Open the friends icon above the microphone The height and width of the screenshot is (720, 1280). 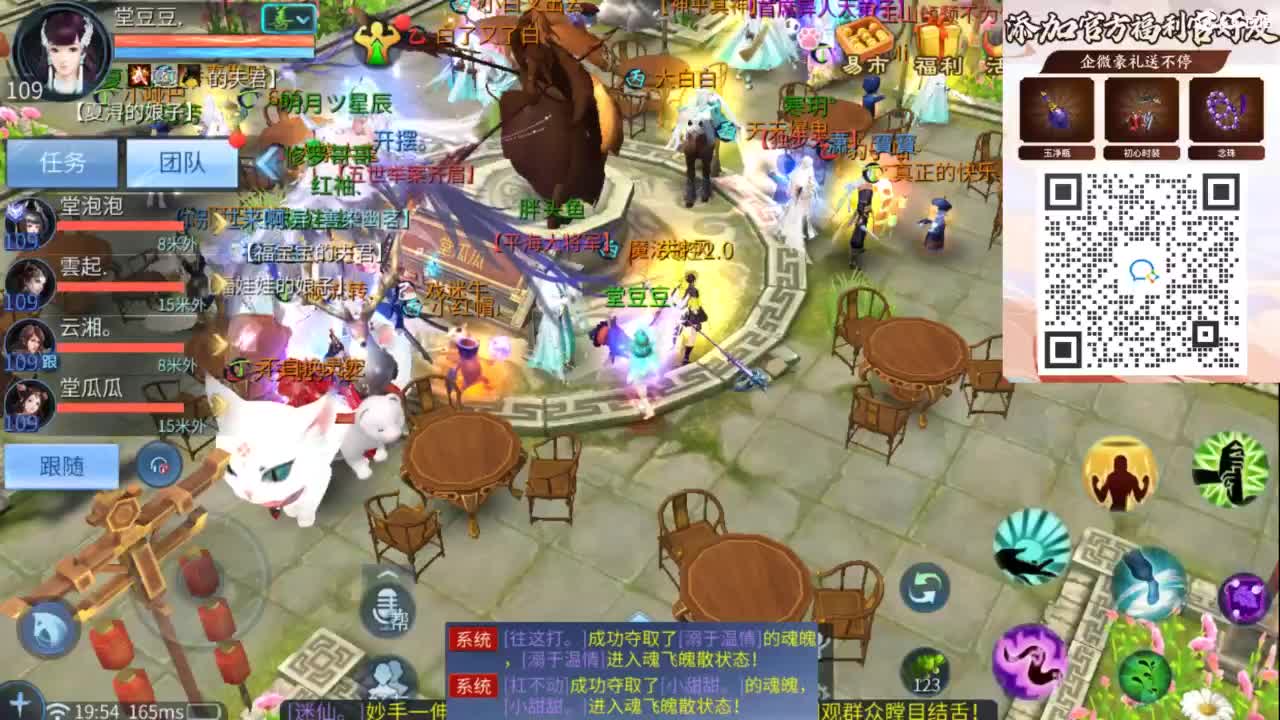pos(387,672)
